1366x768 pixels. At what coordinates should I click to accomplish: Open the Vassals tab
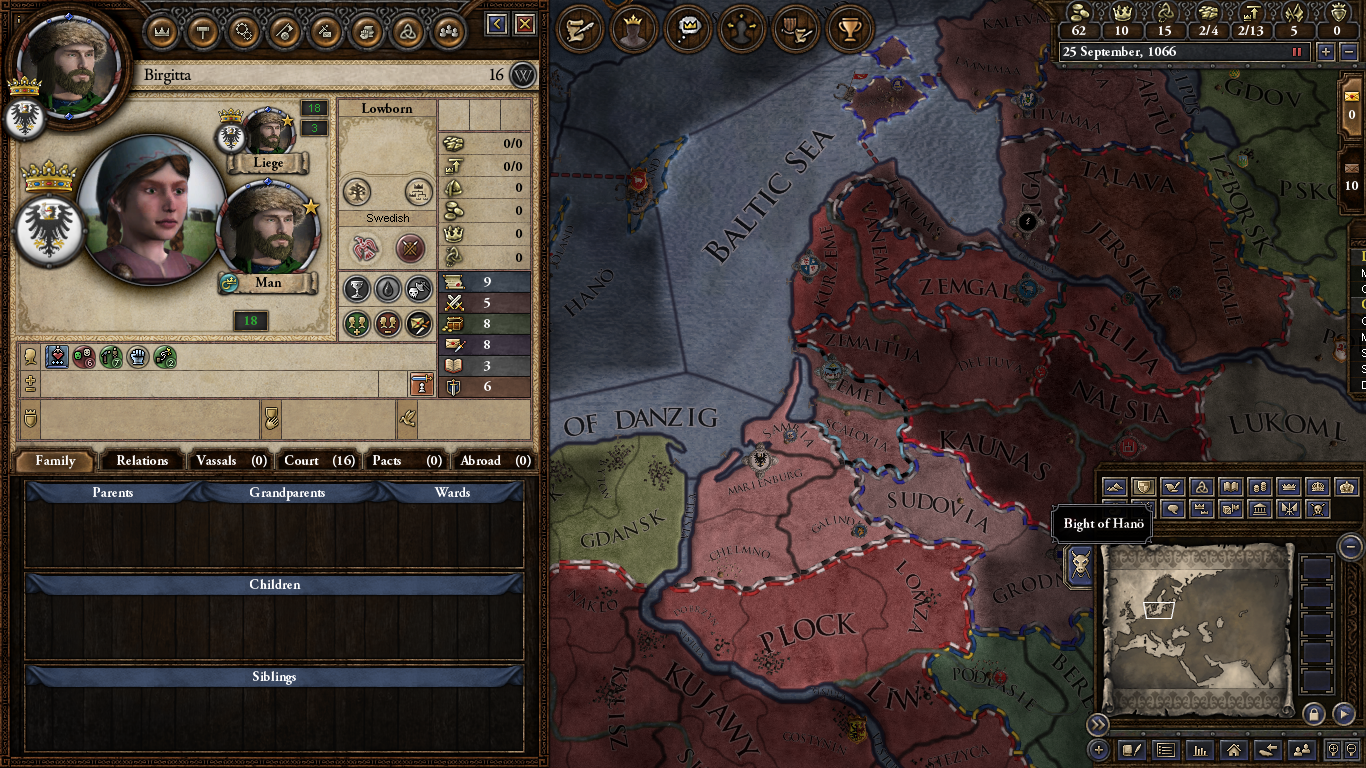point(230,461)
